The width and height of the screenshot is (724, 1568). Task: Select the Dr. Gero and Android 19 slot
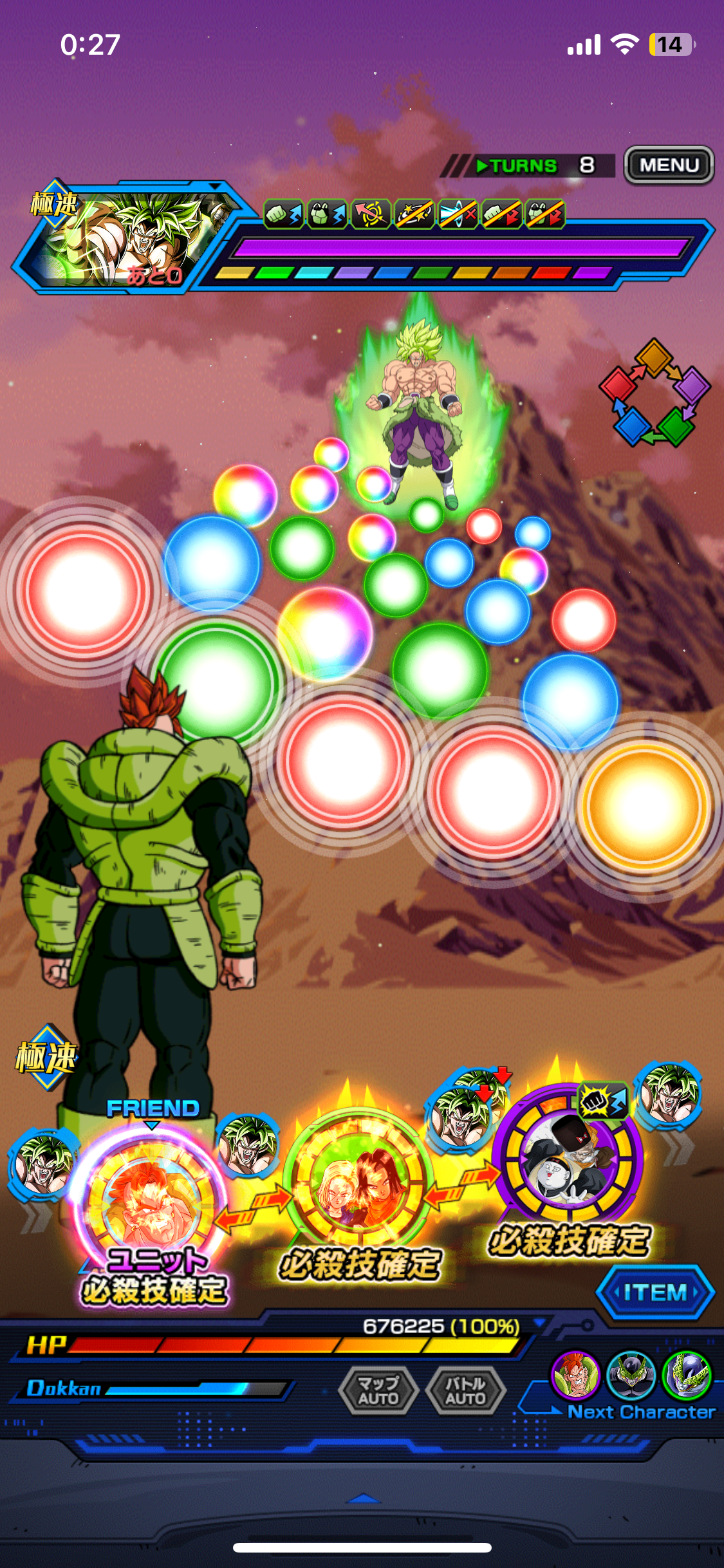pyautogui.click(x=568, y=1159)
